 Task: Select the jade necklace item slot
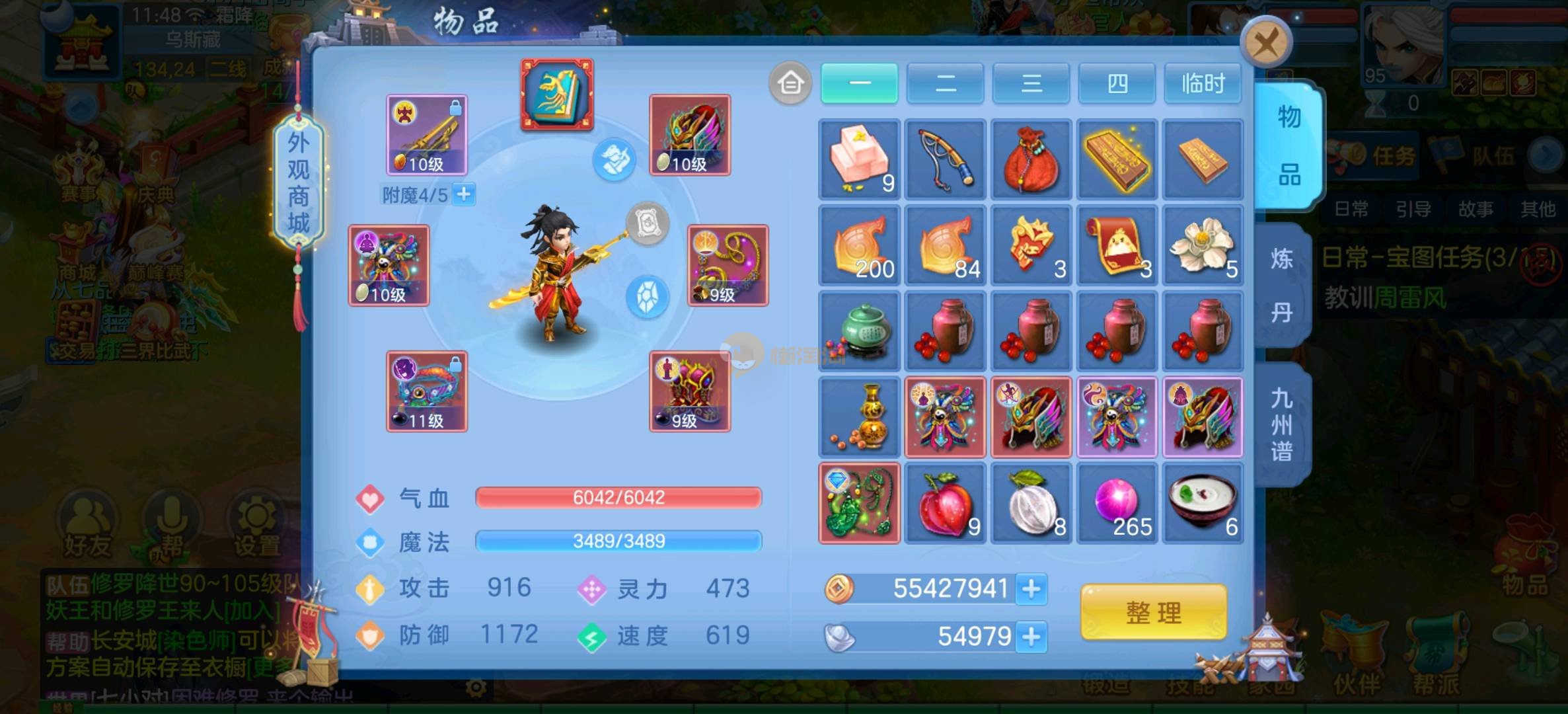click(x=859, y=503)
